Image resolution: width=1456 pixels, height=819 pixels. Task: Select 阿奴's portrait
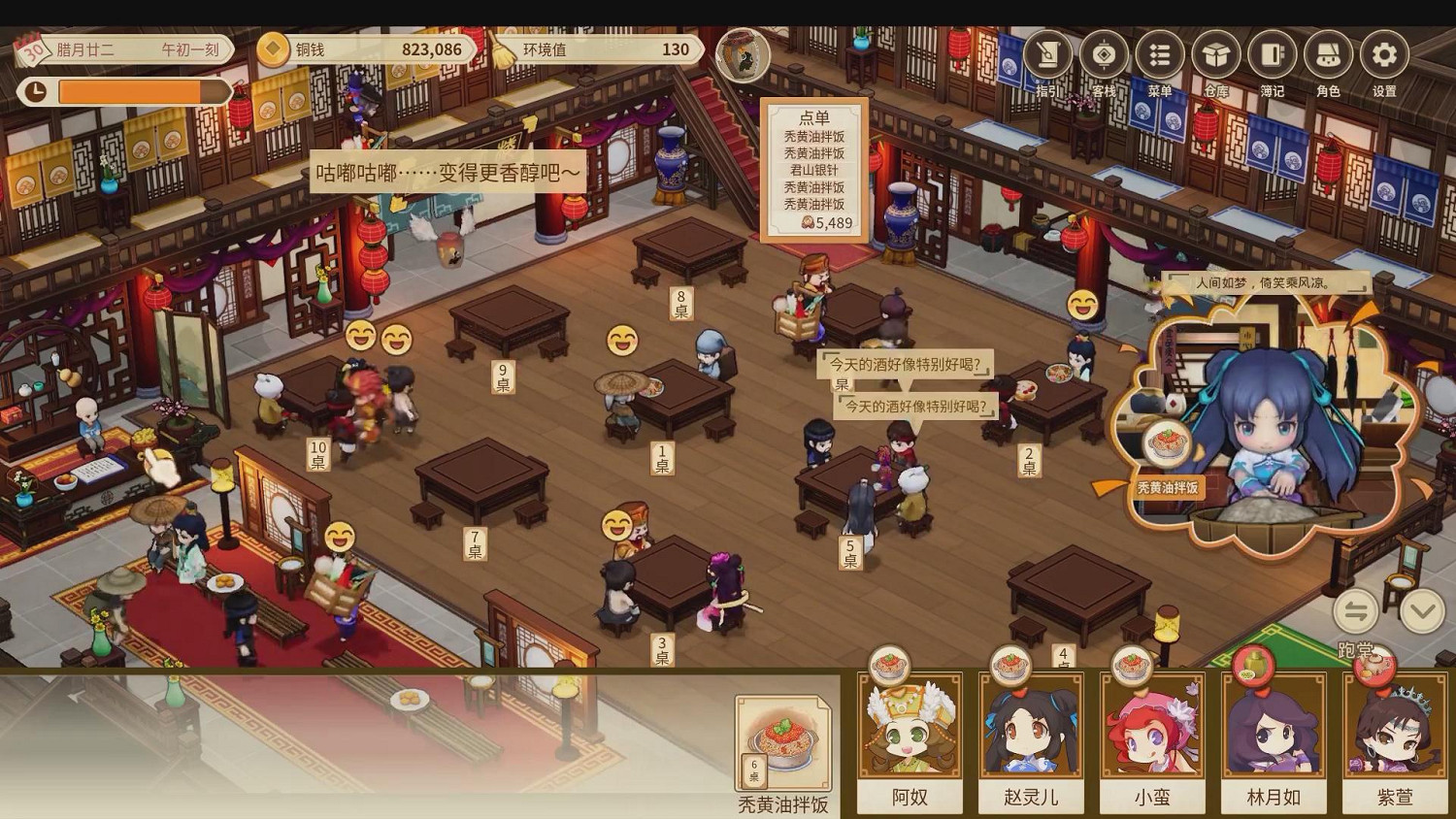(910, 733)
